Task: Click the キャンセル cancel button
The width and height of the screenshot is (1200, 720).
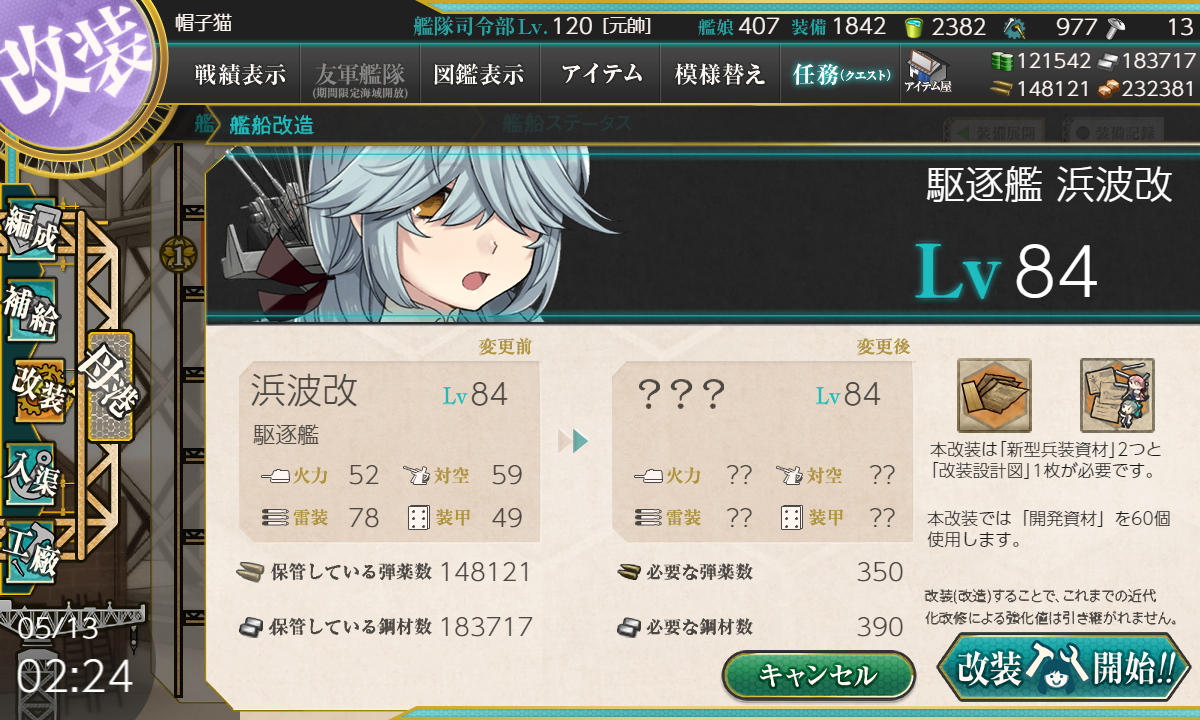Action: coord(818,675)
